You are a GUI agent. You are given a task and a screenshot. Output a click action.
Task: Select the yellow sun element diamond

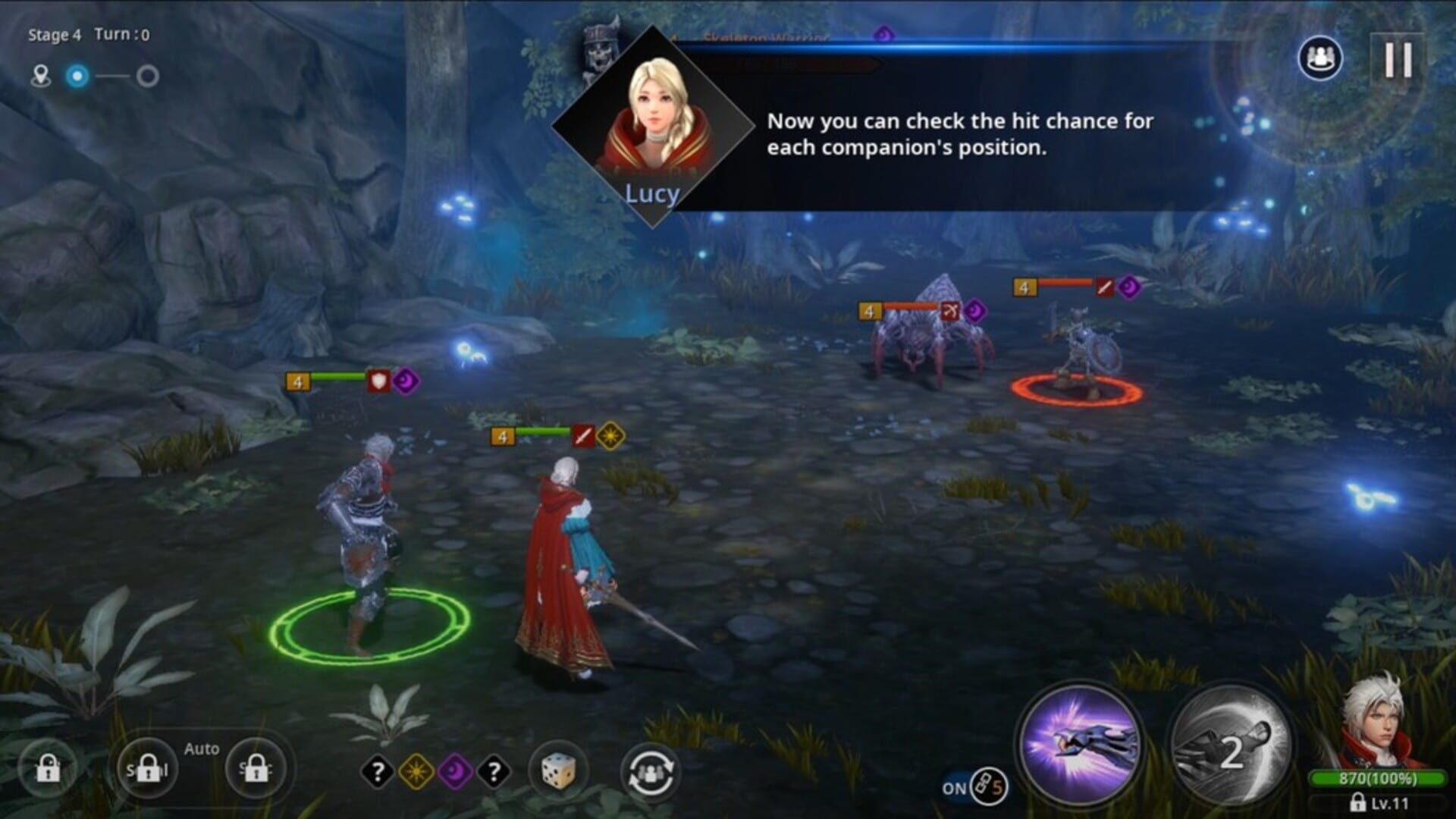pyautogui.click(x=416, y=772)
